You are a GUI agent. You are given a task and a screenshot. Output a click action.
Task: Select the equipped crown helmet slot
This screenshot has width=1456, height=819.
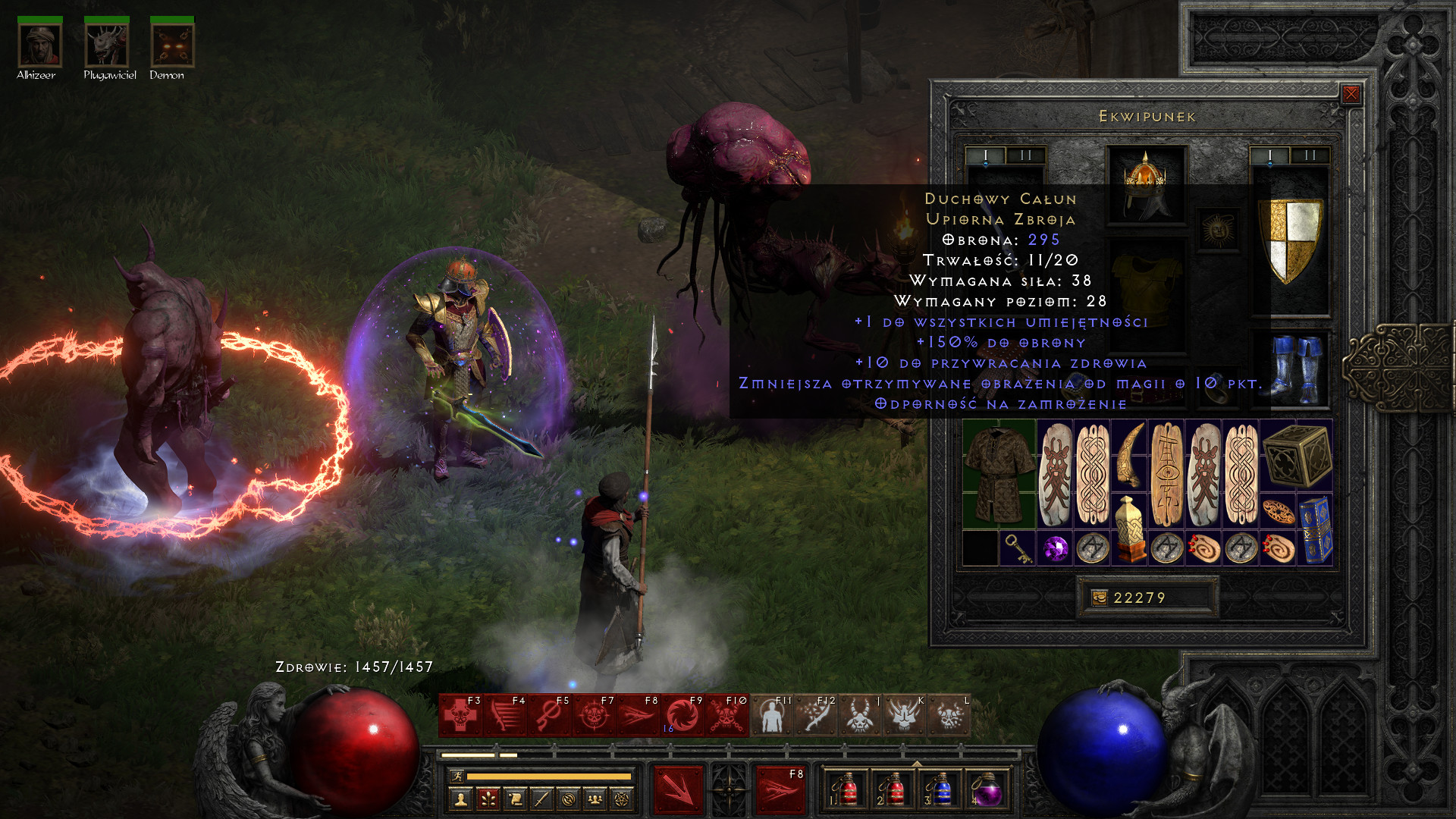[1146, 184]
